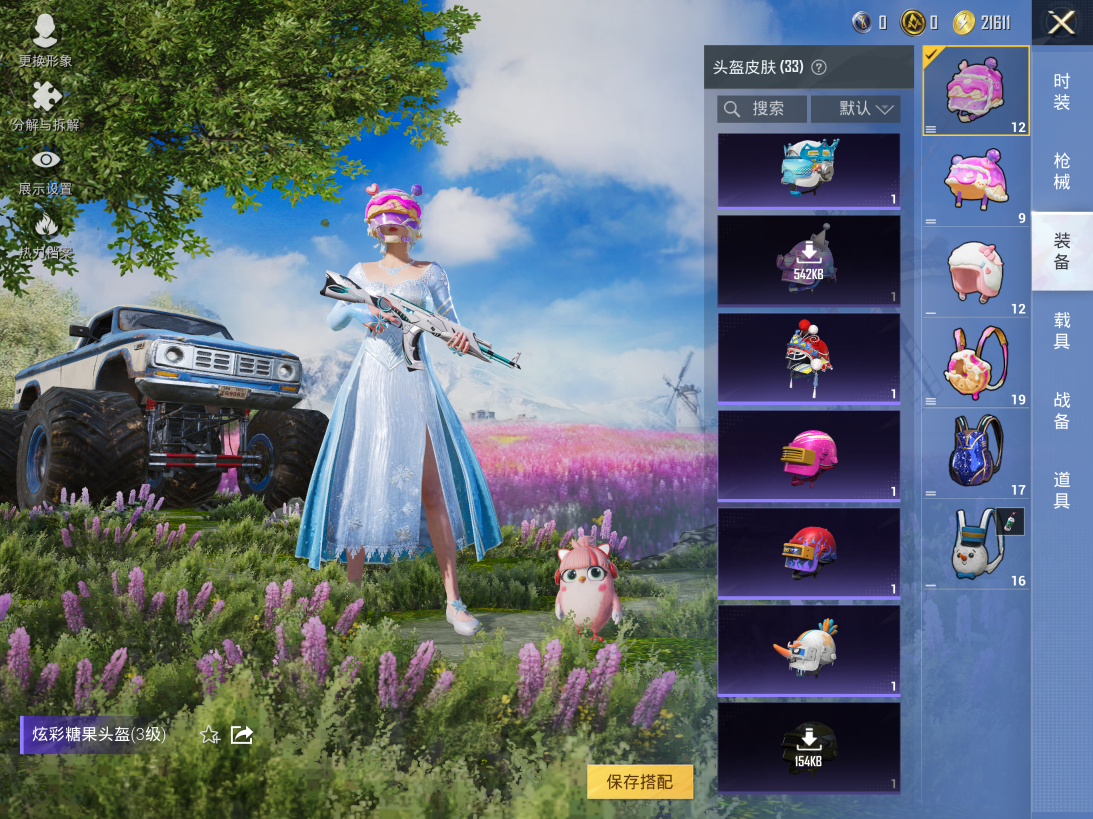1093x819 pixels.
Task: Open the help question mark beside 头盔皮肤
Action: (x=819, y=68)
